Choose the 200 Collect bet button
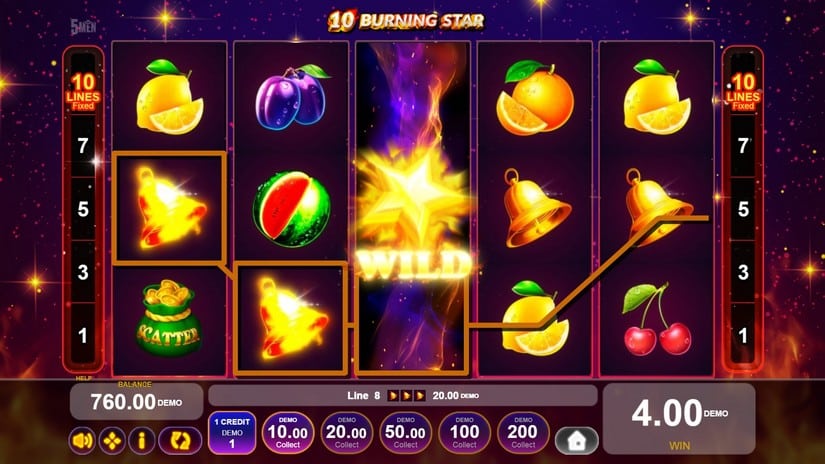 (524, 433)
